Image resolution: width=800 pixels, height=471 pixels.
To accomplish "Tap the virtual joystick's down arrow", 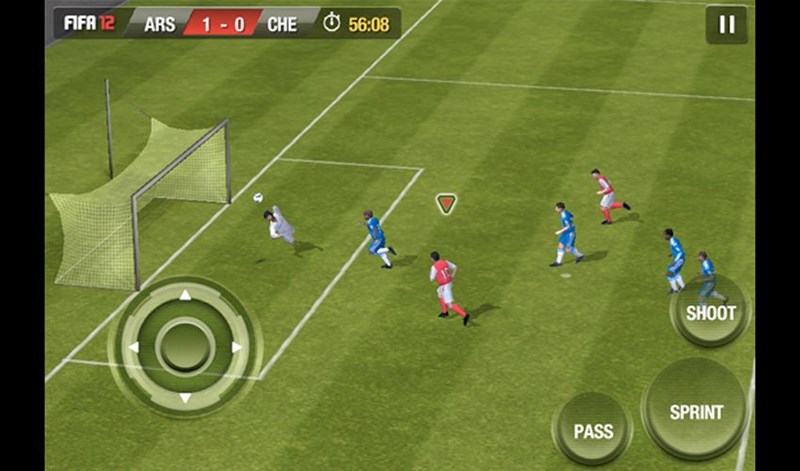I will click(184, 398).
